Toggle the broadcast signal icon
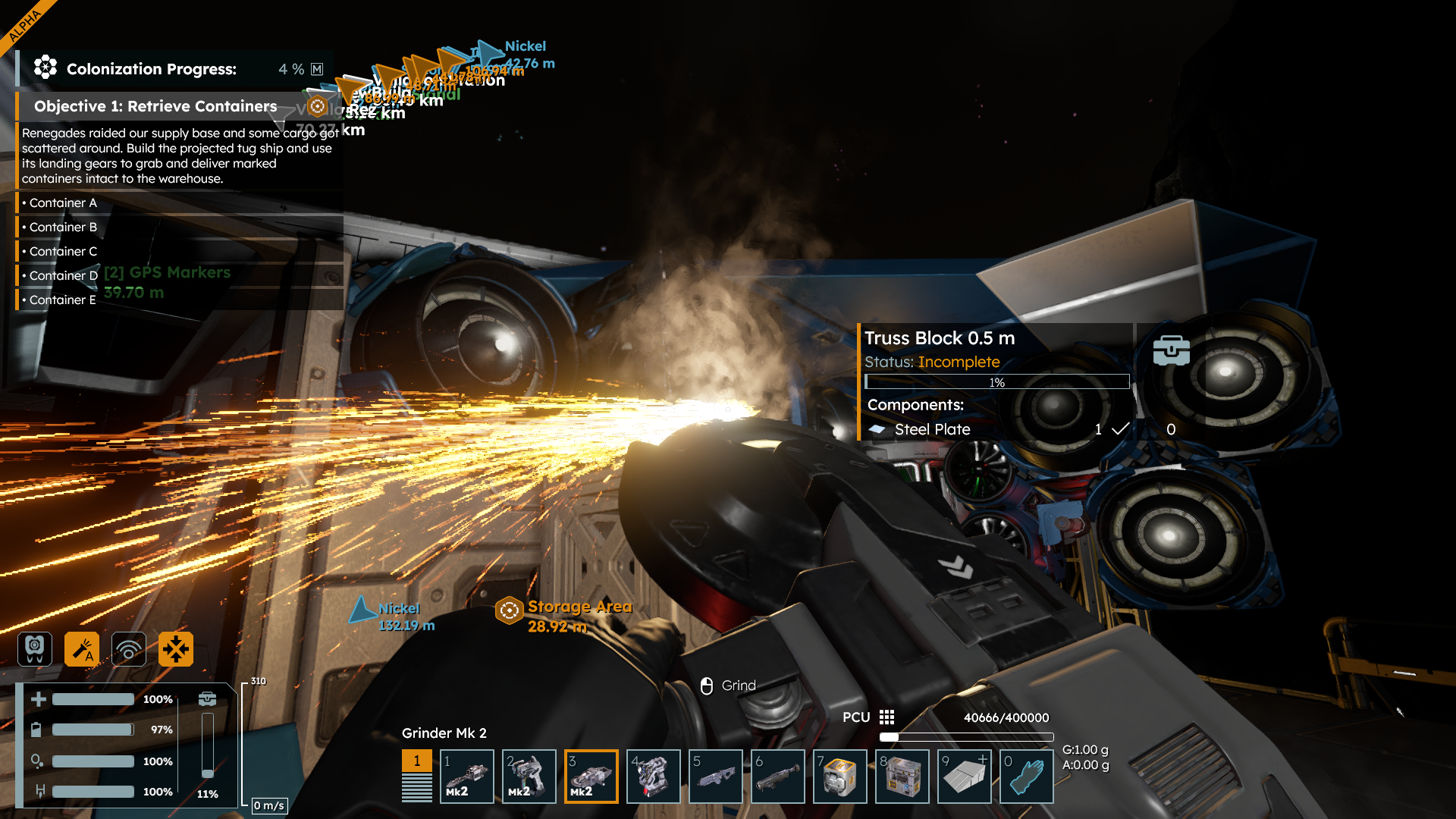The image size is (1456, 819). tap(129, 649)
